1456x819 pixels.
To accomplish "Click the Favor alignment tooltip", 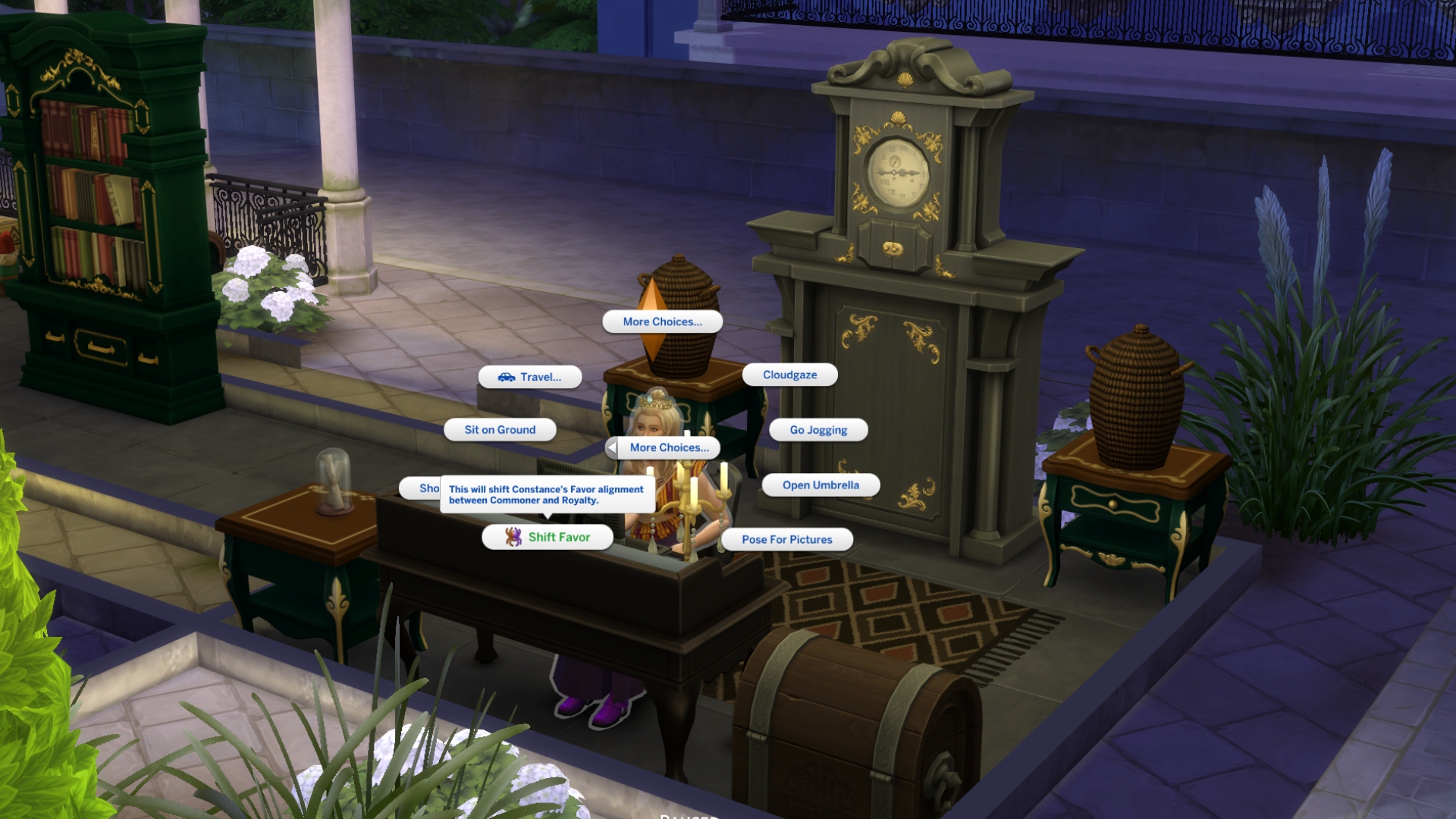I will point(548,494).
